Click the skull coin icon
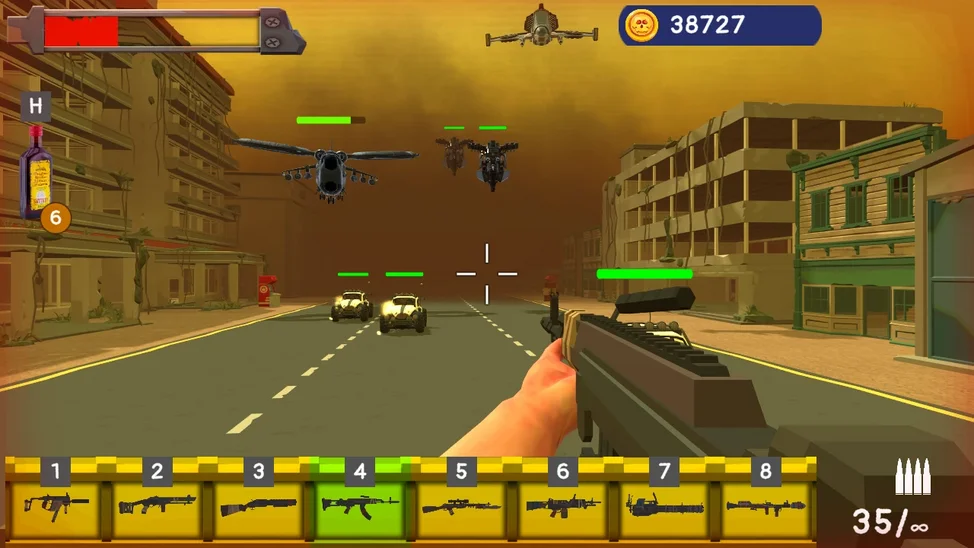The height and width of the screenshot is (548, 974). 641,25
